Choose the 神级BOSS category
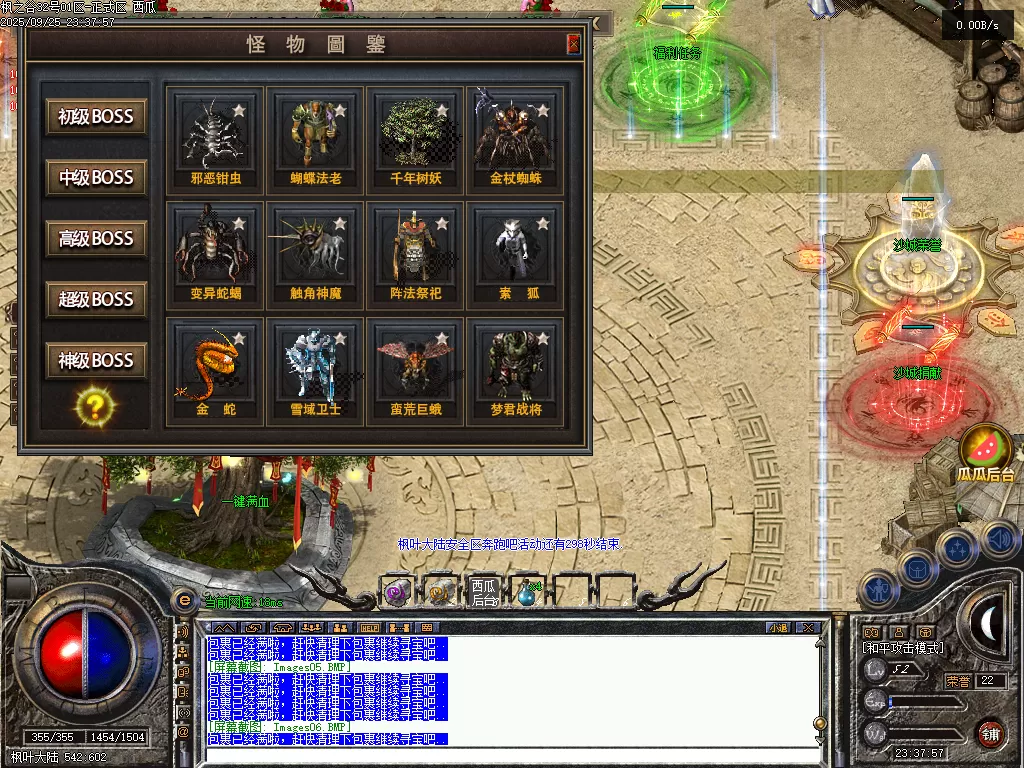The image size is (1024, 768). (x=96, y=361)
